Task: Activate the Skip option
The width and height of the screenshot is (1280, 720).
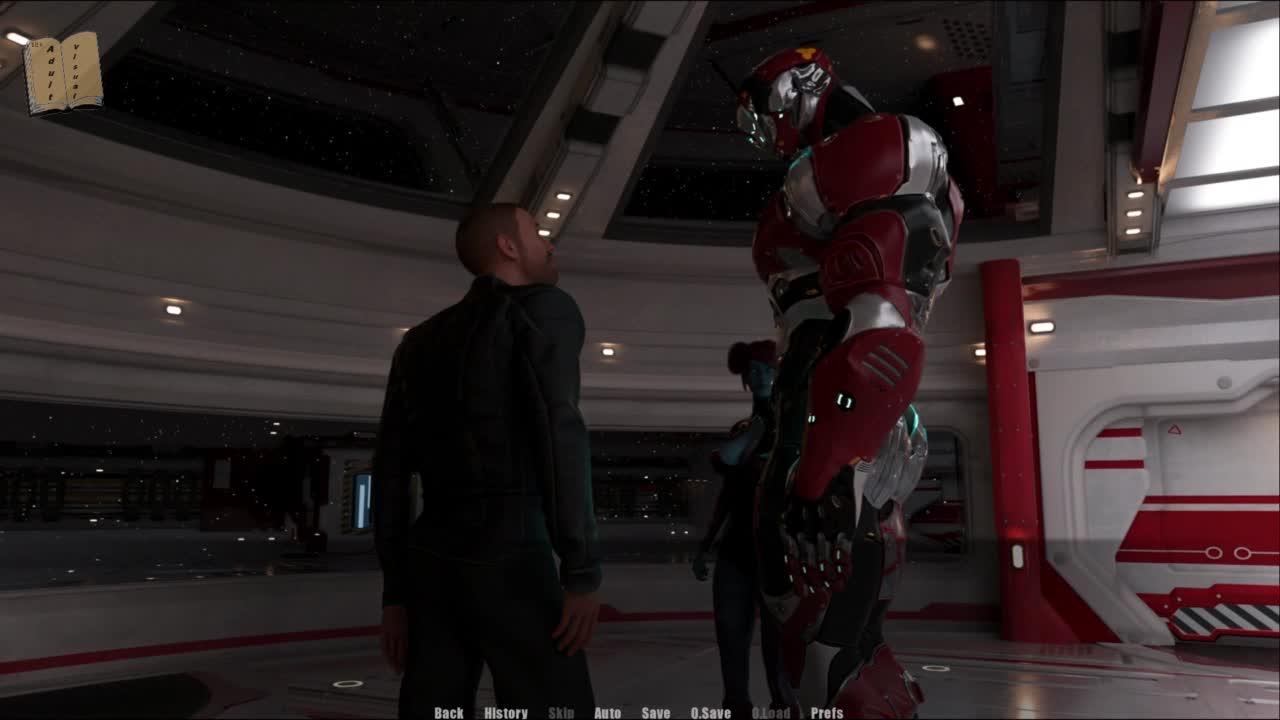Action: point(561,713)
